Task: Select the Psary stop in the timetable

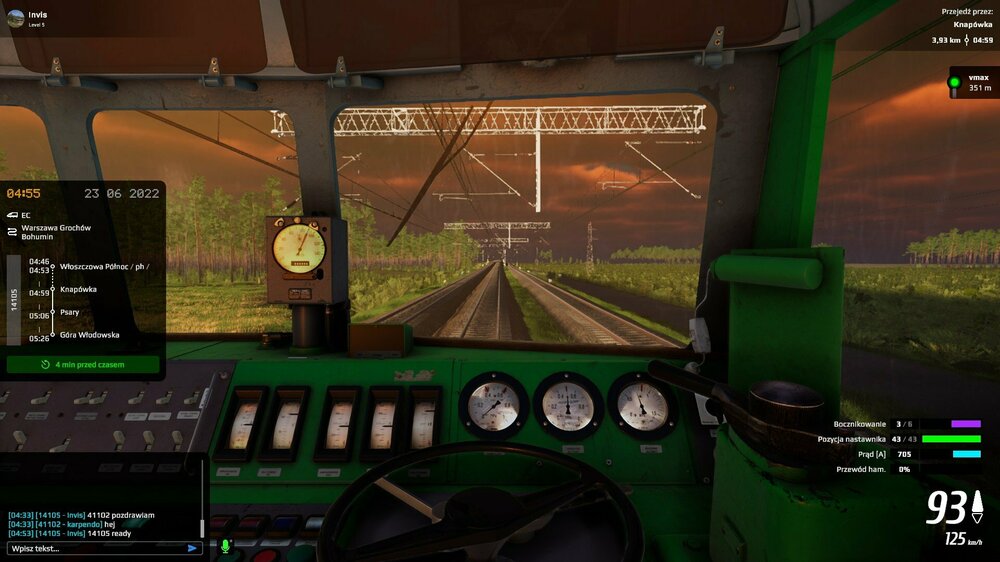Action: pyautogui.click(x=70, y=312)
